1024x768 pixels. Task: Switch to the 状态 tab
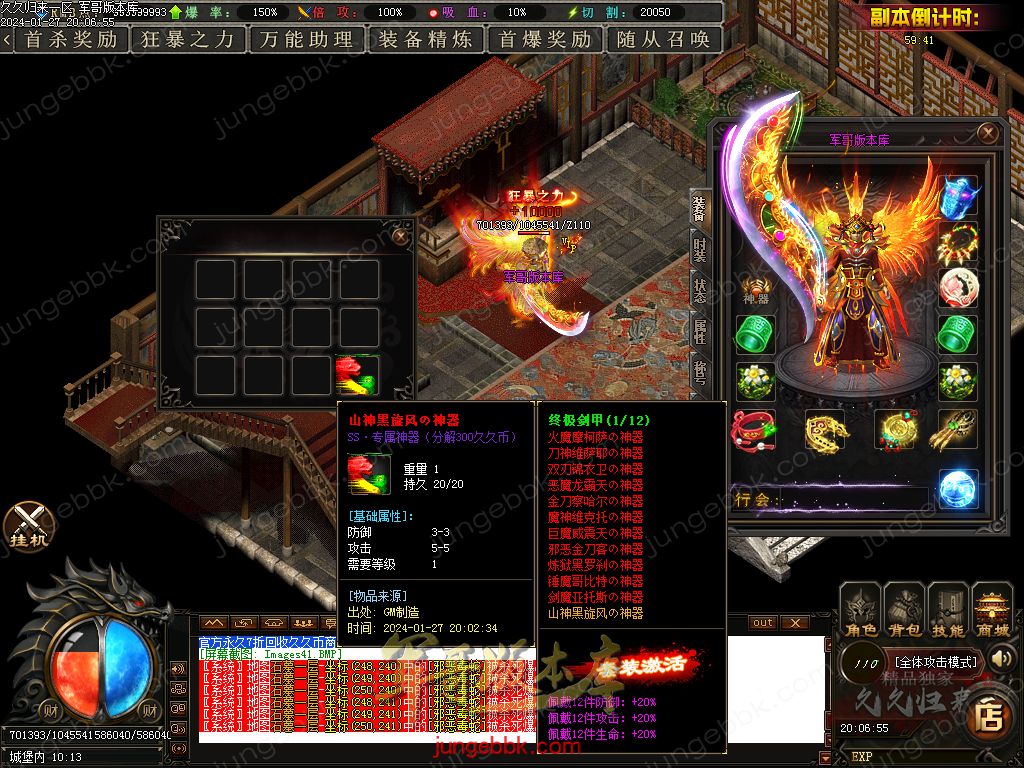pos(699,291)
